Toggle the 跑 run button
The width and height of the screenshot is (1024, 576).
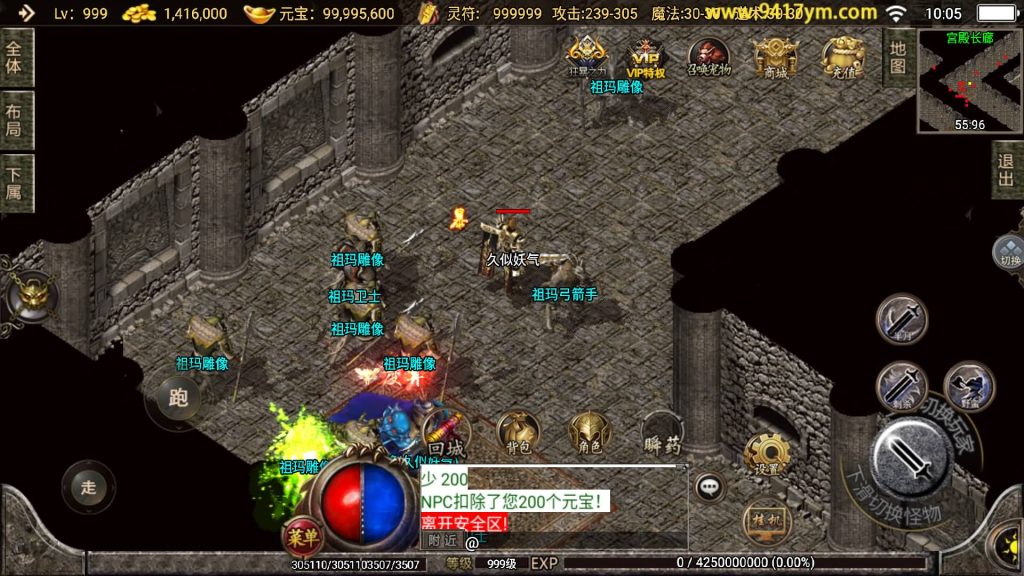click(178, 398)
